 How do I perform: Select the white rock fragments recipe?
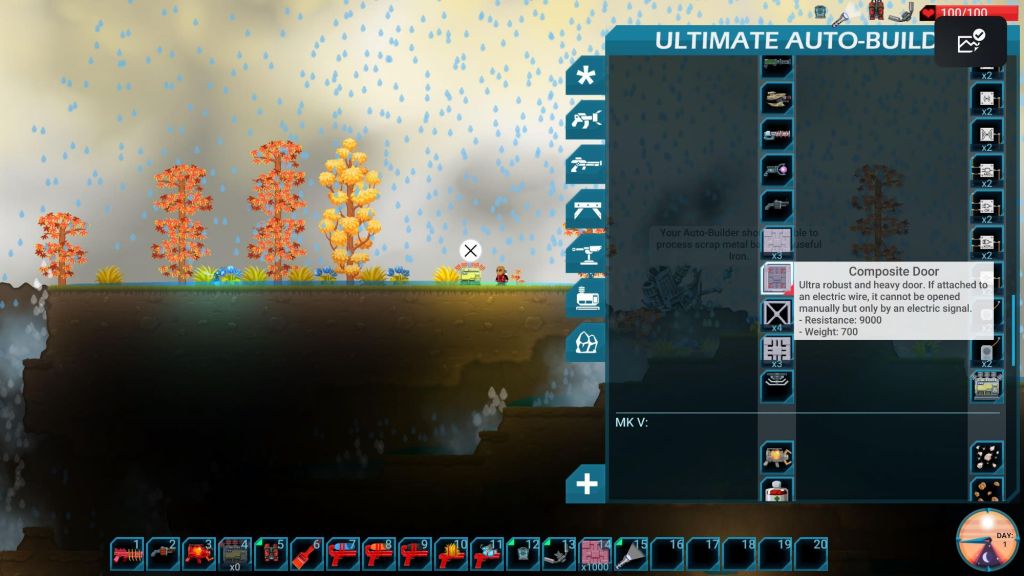point(987,456)
